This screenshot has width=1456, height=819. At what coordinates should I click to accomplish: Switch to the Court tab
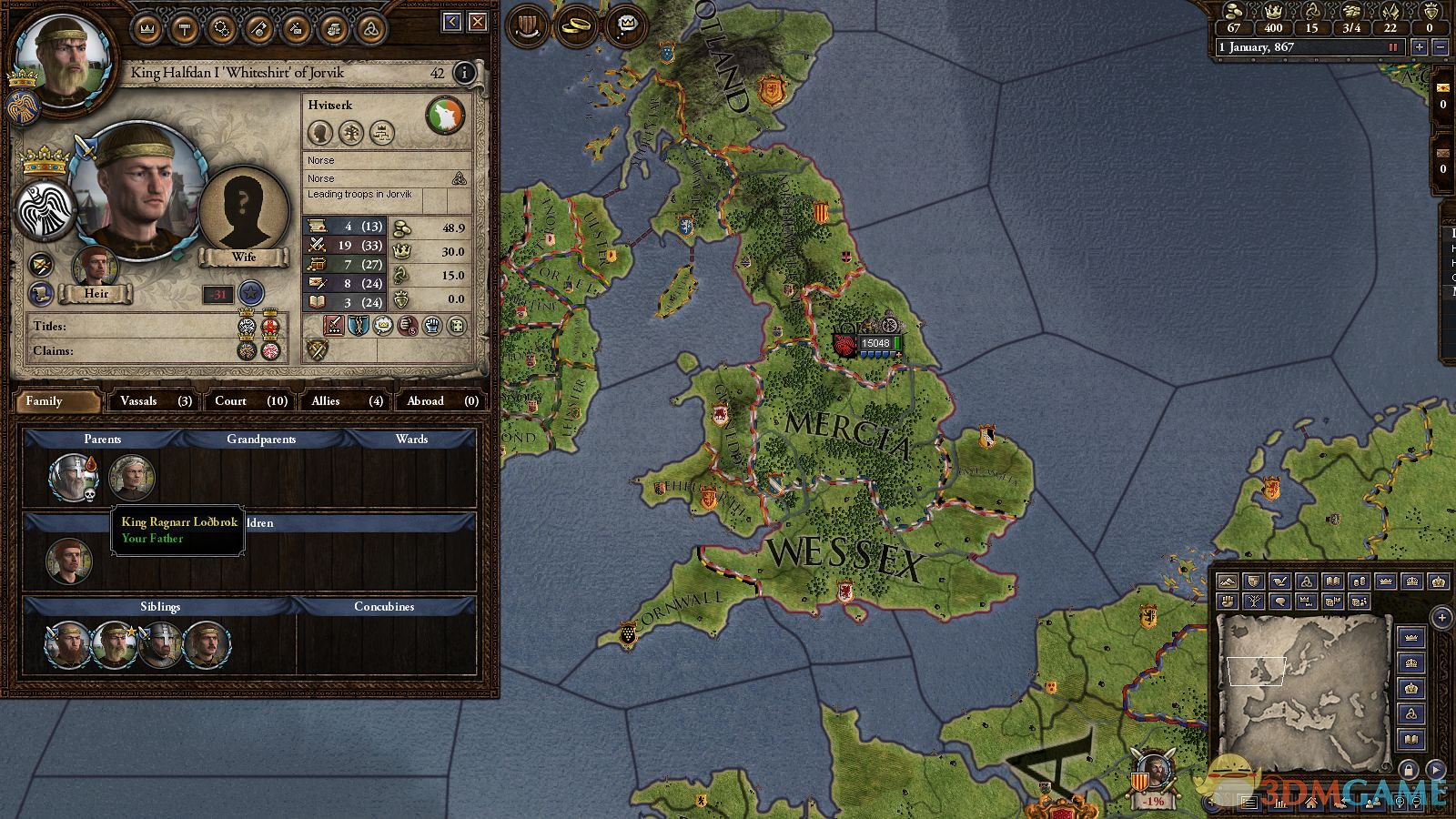coord(250,401)
